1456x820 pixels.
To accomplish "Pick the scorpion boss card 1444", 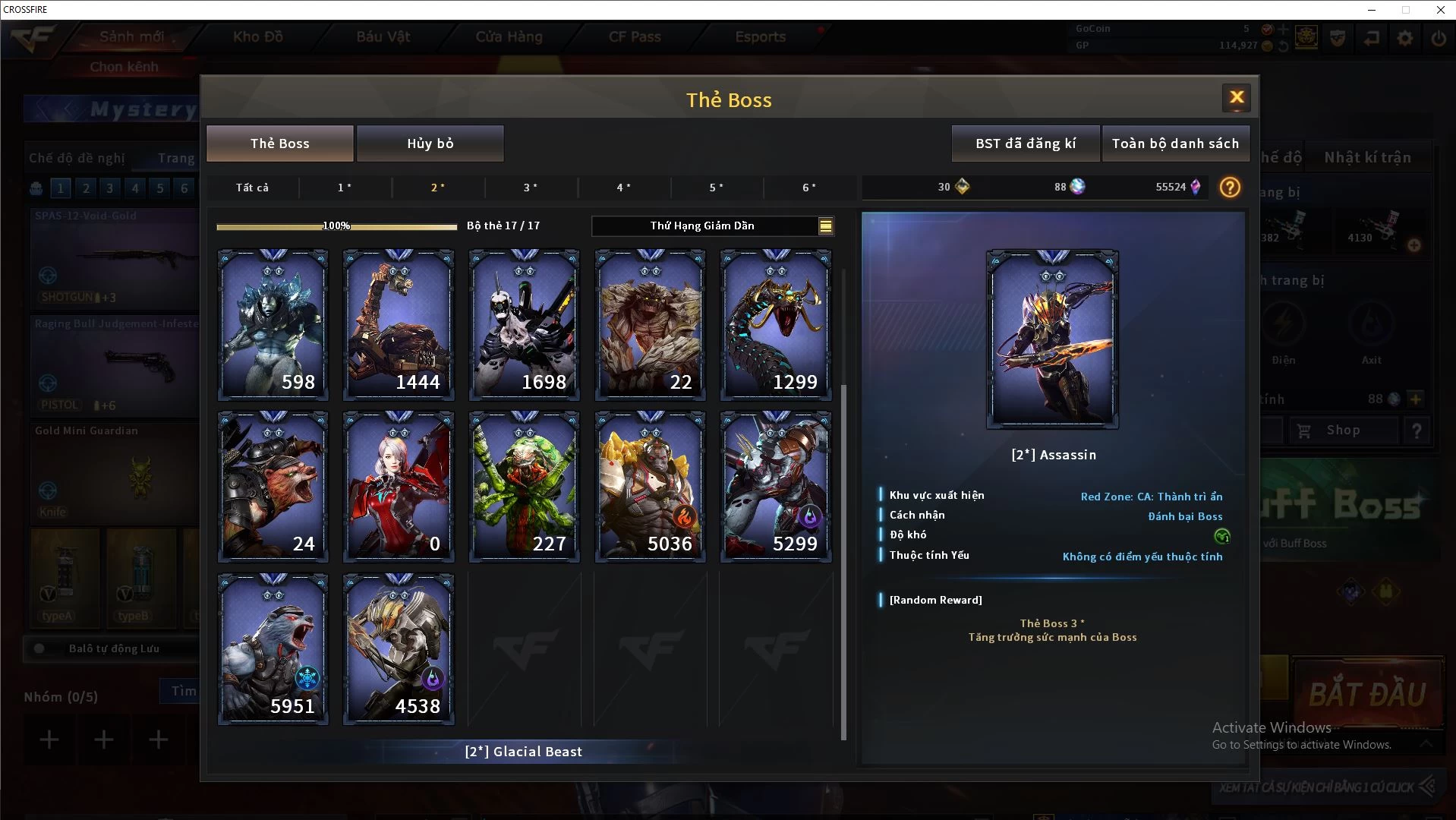I will [x=399, y=325].
